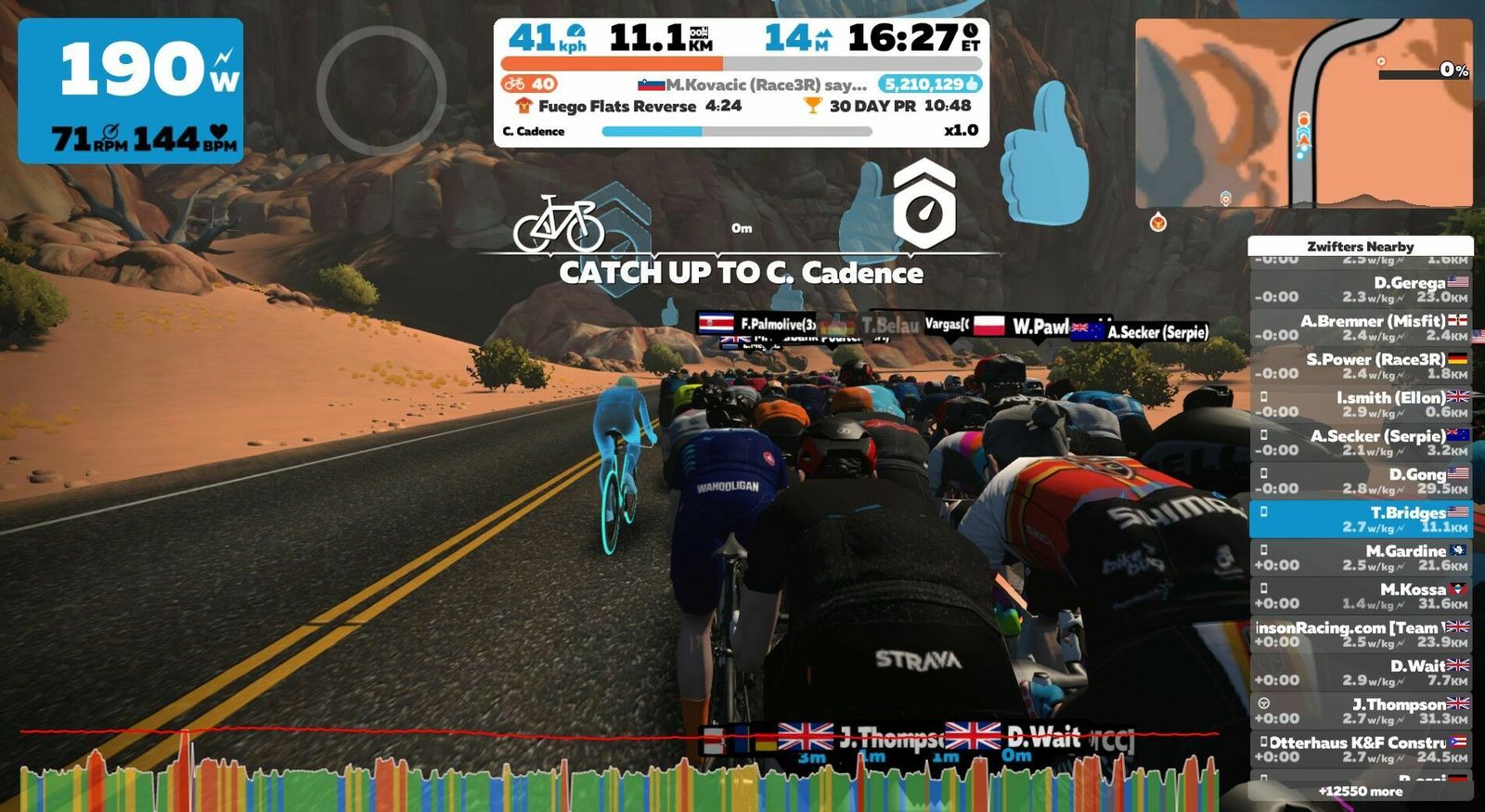Select the Otterhaus K&F Constru rider row
The width and height of the screenshot is (1485, 812).
pos(1360,749)
